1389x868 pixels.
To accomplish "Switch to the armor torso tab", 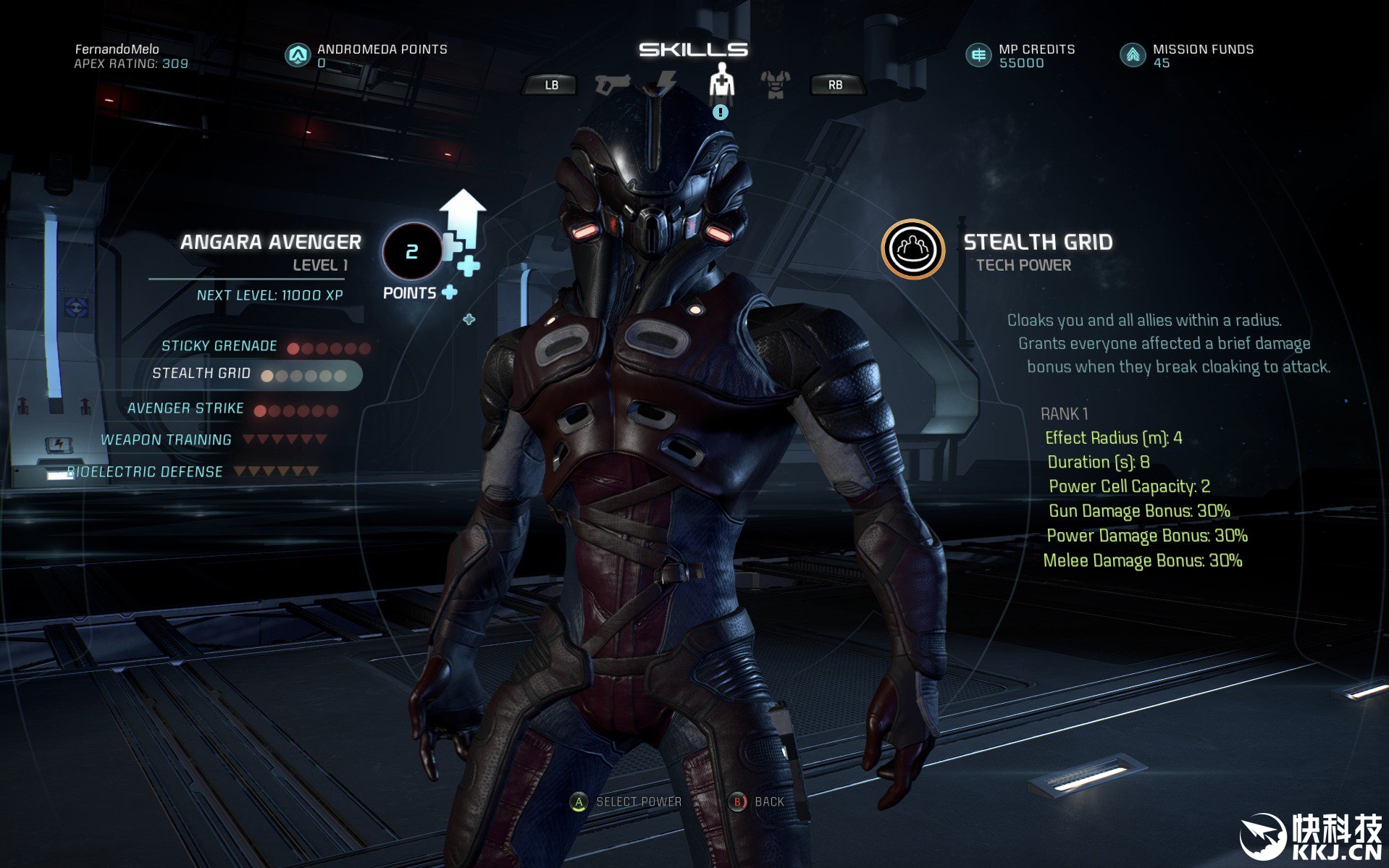I will click(775, 84).
